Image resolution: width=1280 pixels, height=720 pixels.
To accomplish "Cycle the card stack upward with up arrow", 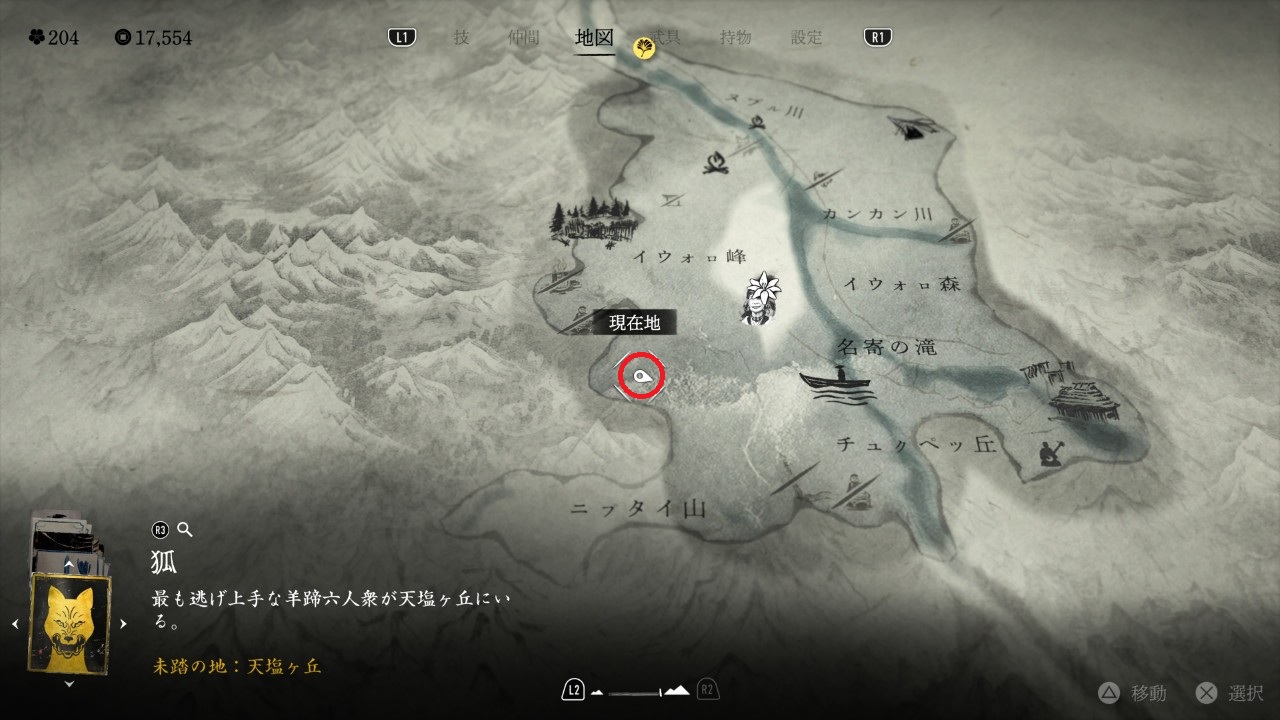I will click(x=69, y=565).
